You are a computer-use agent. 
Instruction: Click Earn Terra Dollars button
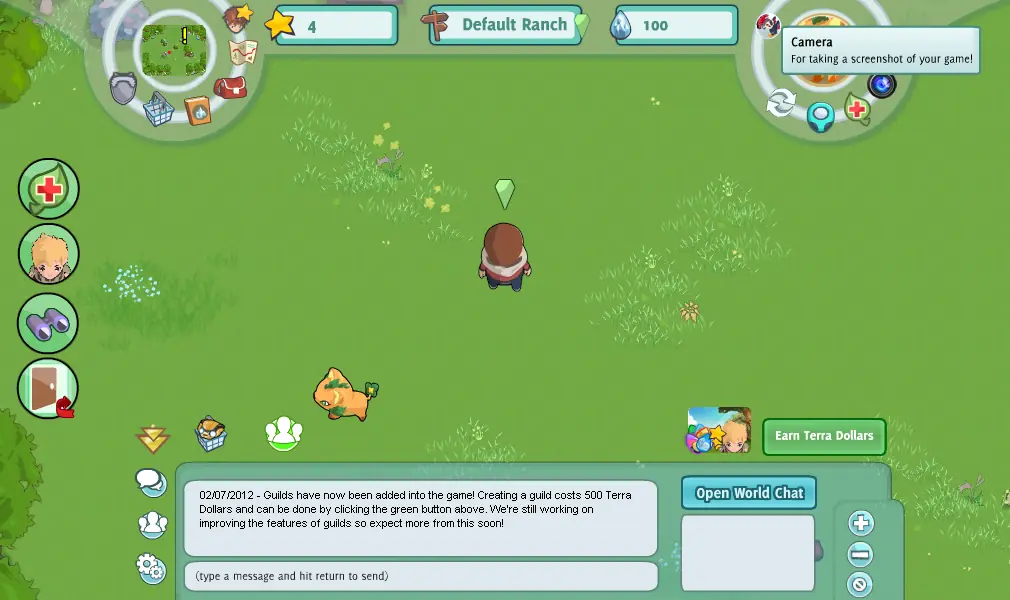(824, 436)
